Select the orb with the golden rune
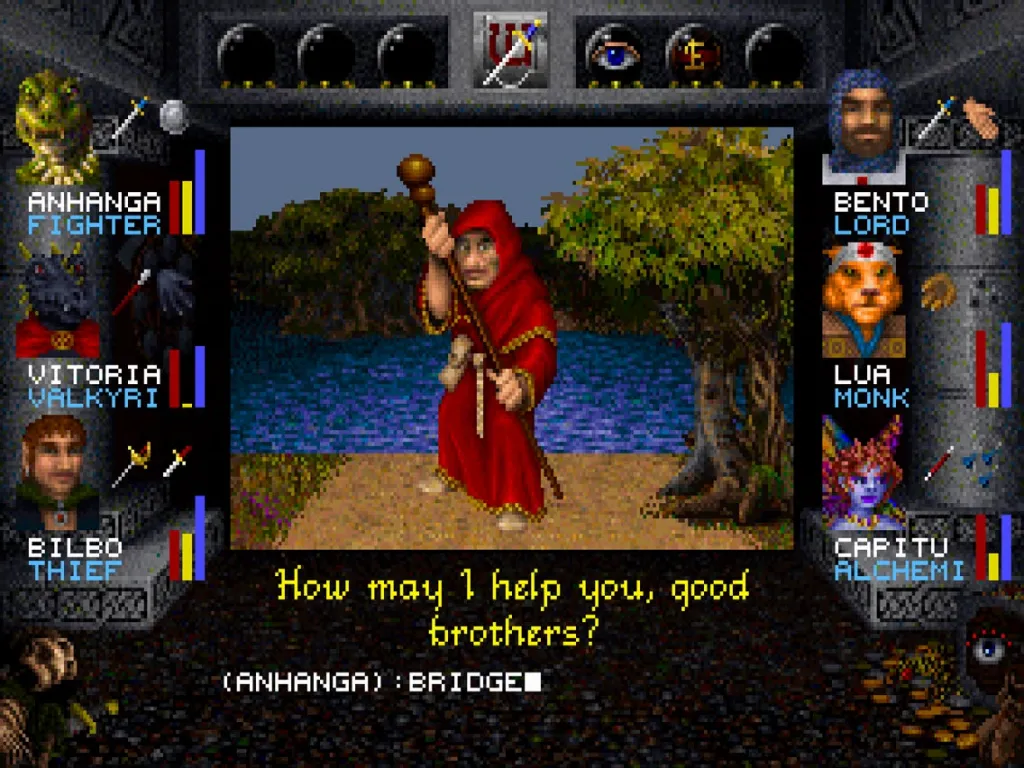 [693, 52]
